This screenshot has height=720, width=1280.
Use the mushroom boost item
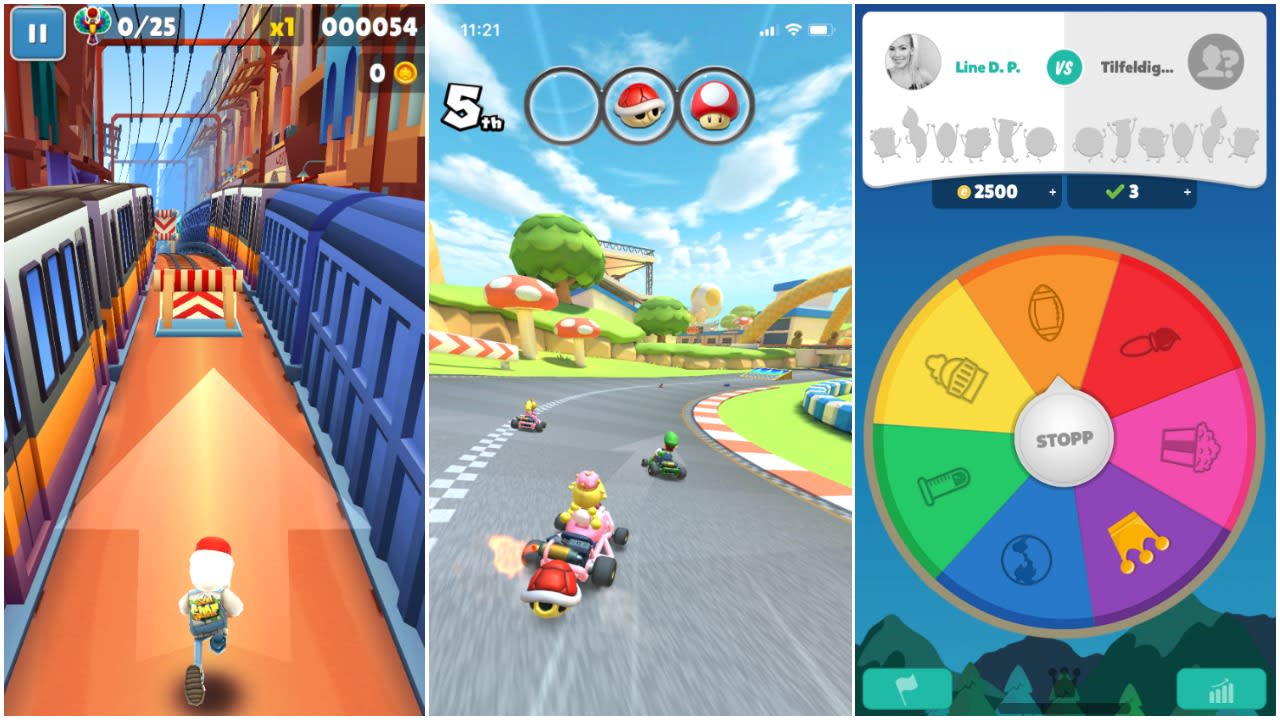[x=716, y=105]
